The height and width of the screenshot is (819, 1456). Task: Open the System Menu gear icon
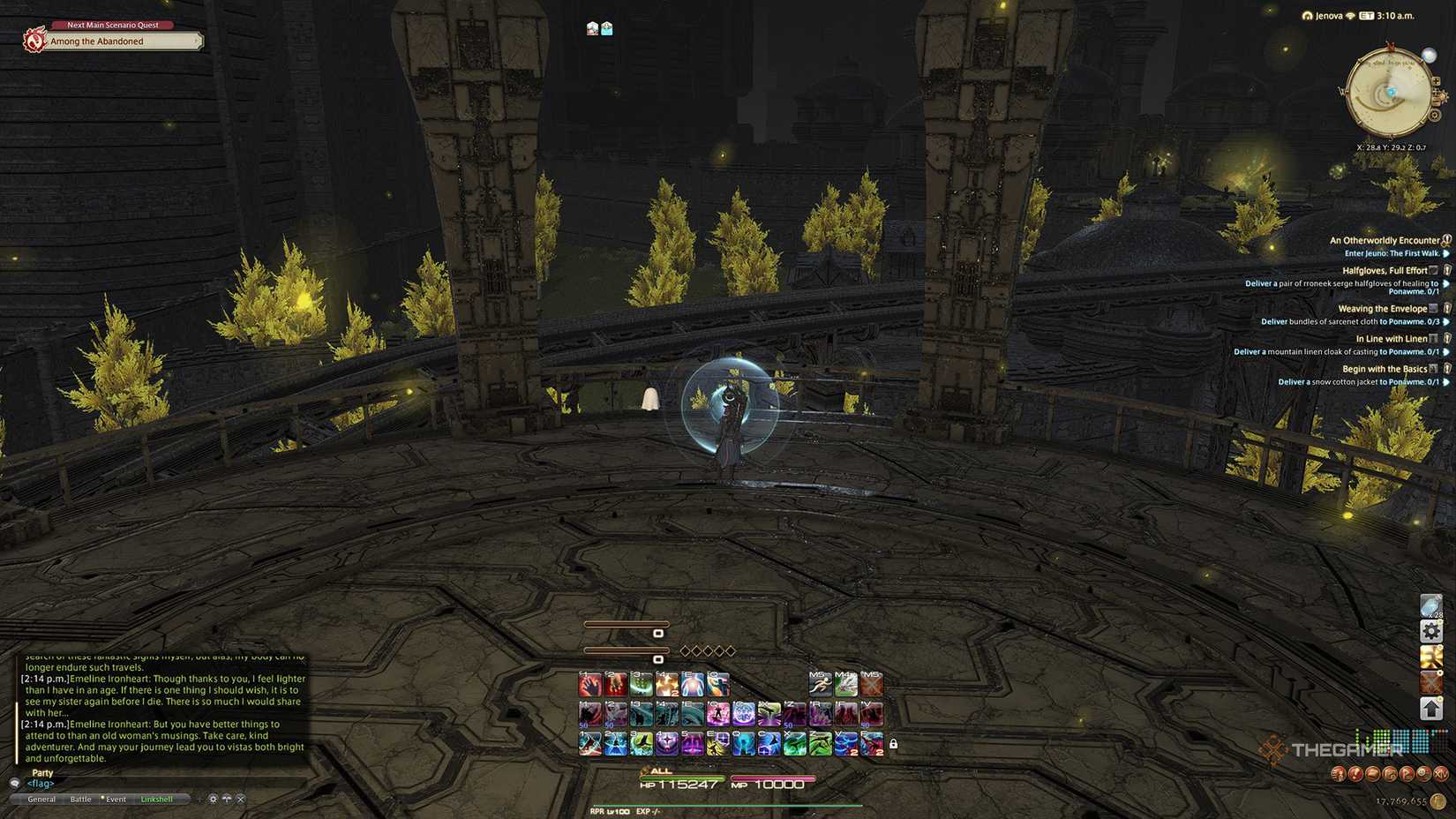[x=1431, y=631]
